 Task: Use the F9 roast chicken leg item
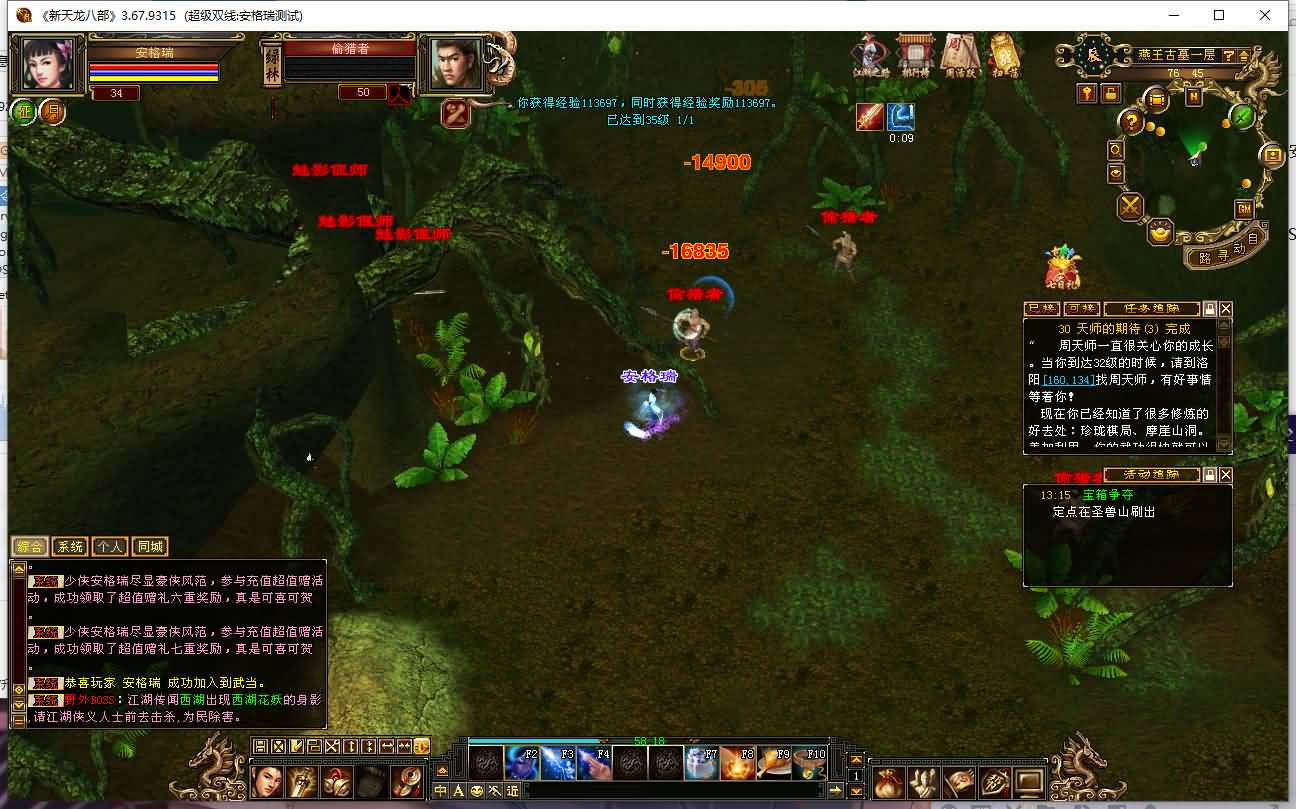[x=774, y=764]
